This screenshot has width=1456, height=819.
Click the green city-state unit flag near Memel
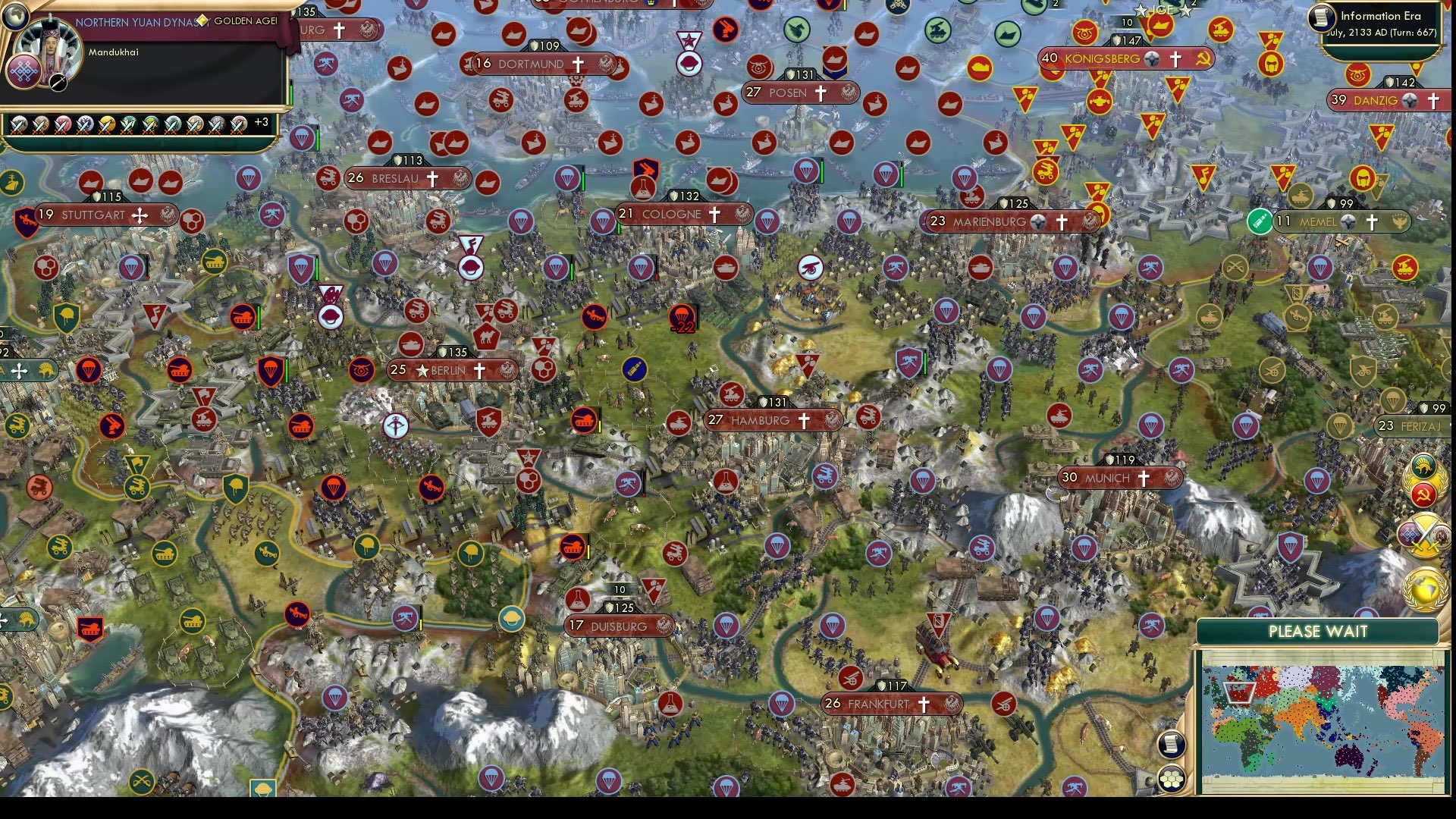1259,222
